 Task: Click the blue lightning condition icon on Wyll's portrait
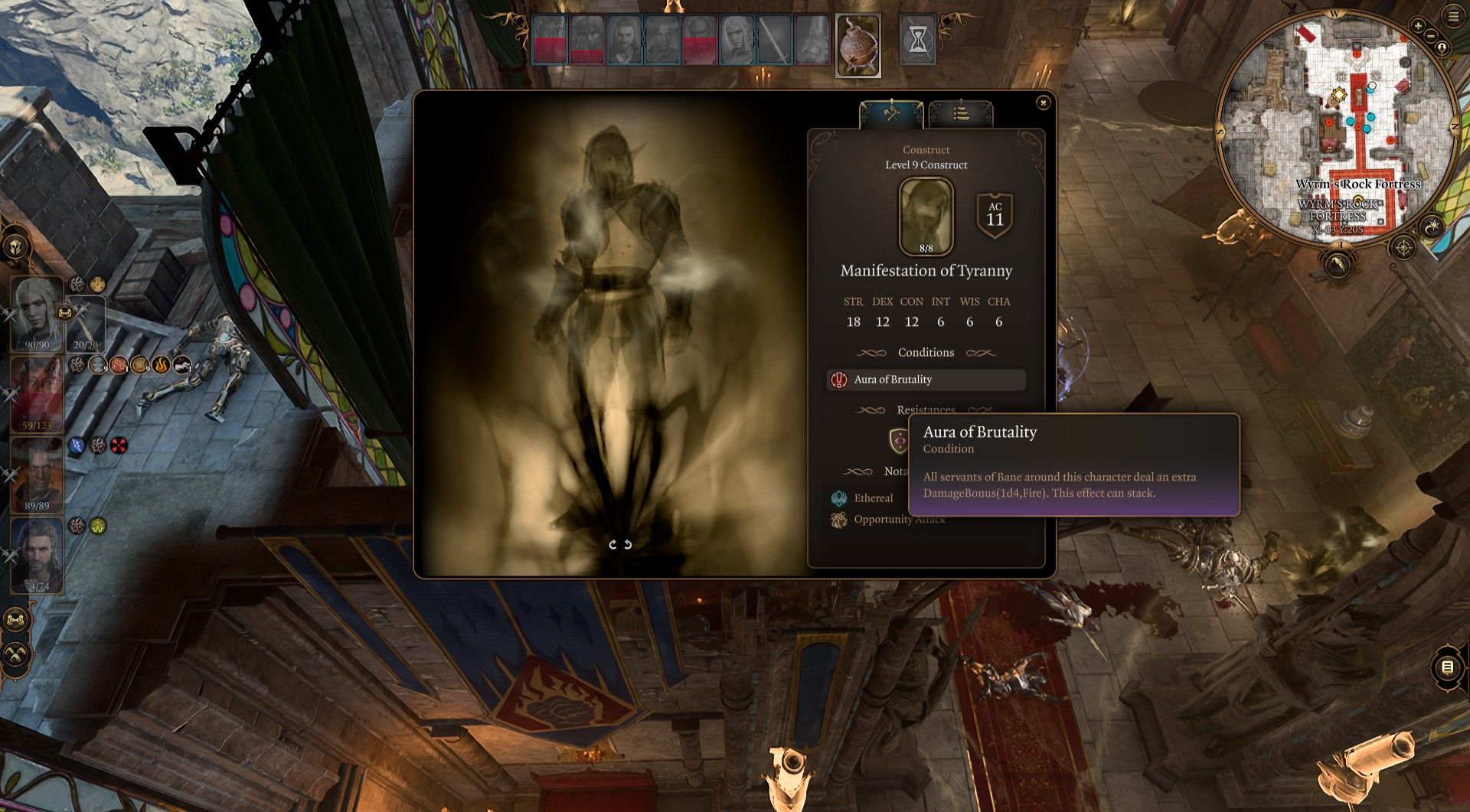76,445
